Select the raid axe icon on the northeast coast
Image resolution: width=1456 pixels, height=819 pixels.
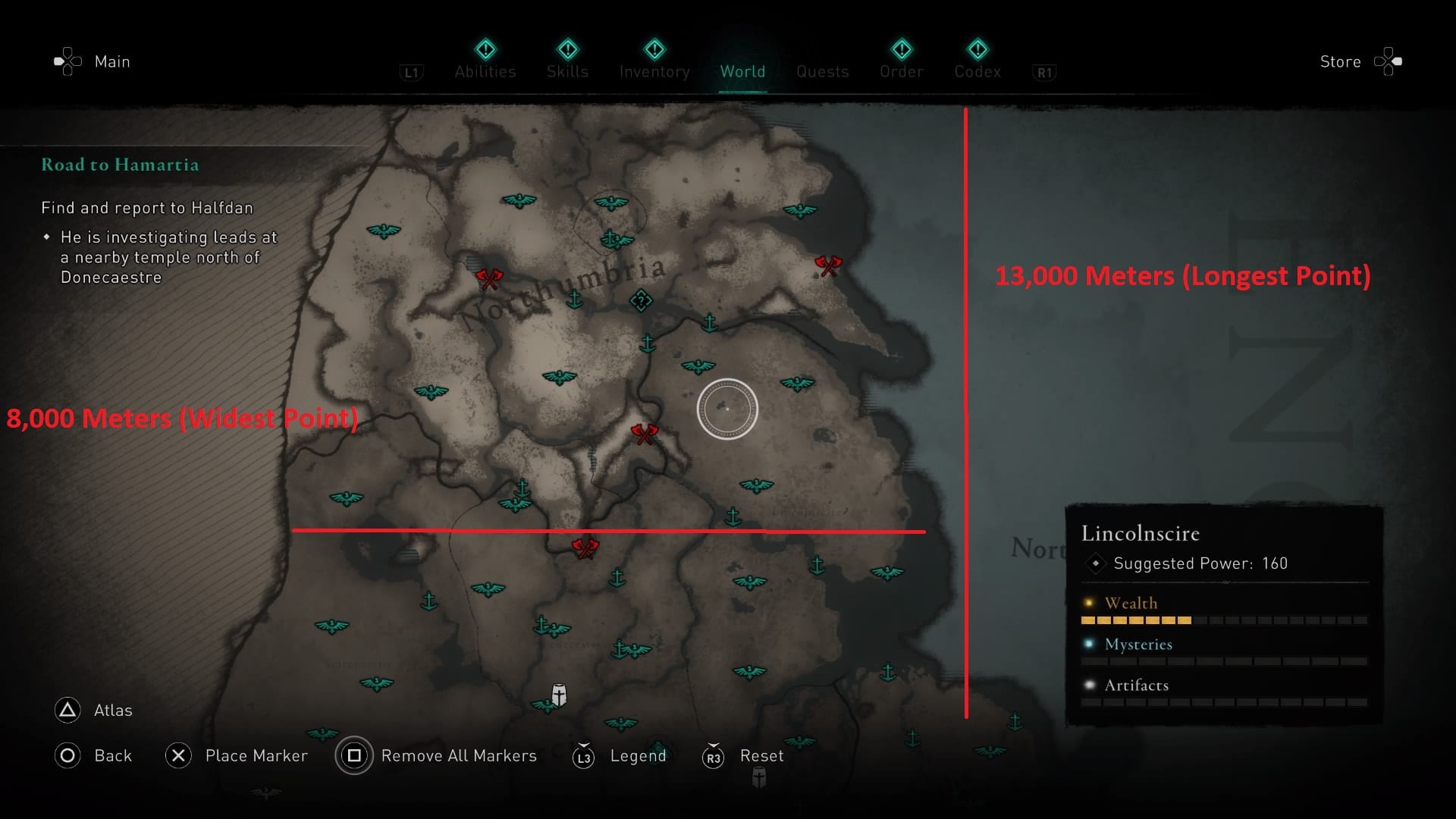coord(828,267)
